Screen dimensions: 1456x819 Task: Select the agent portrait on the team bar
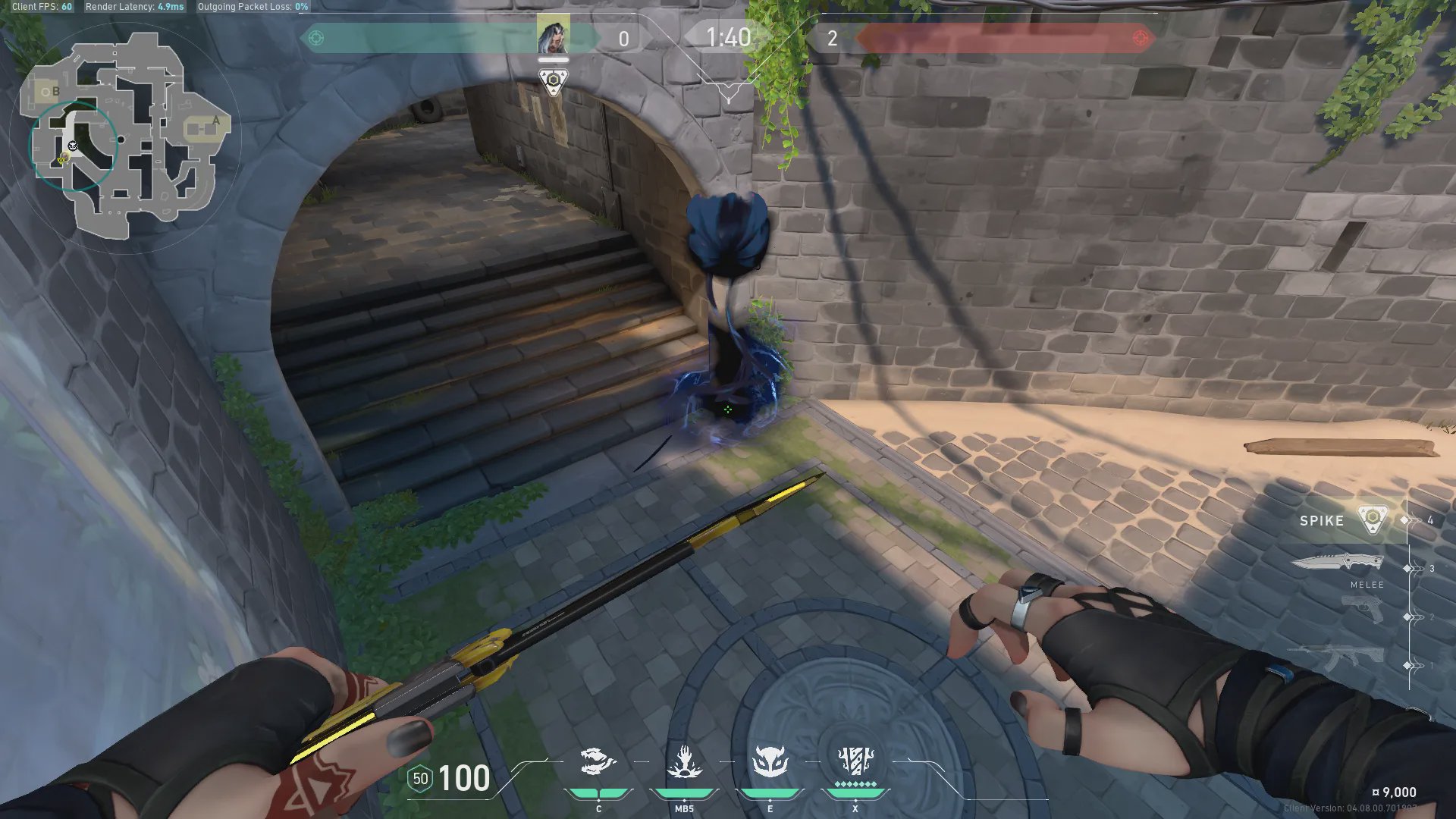coord(553,36)
